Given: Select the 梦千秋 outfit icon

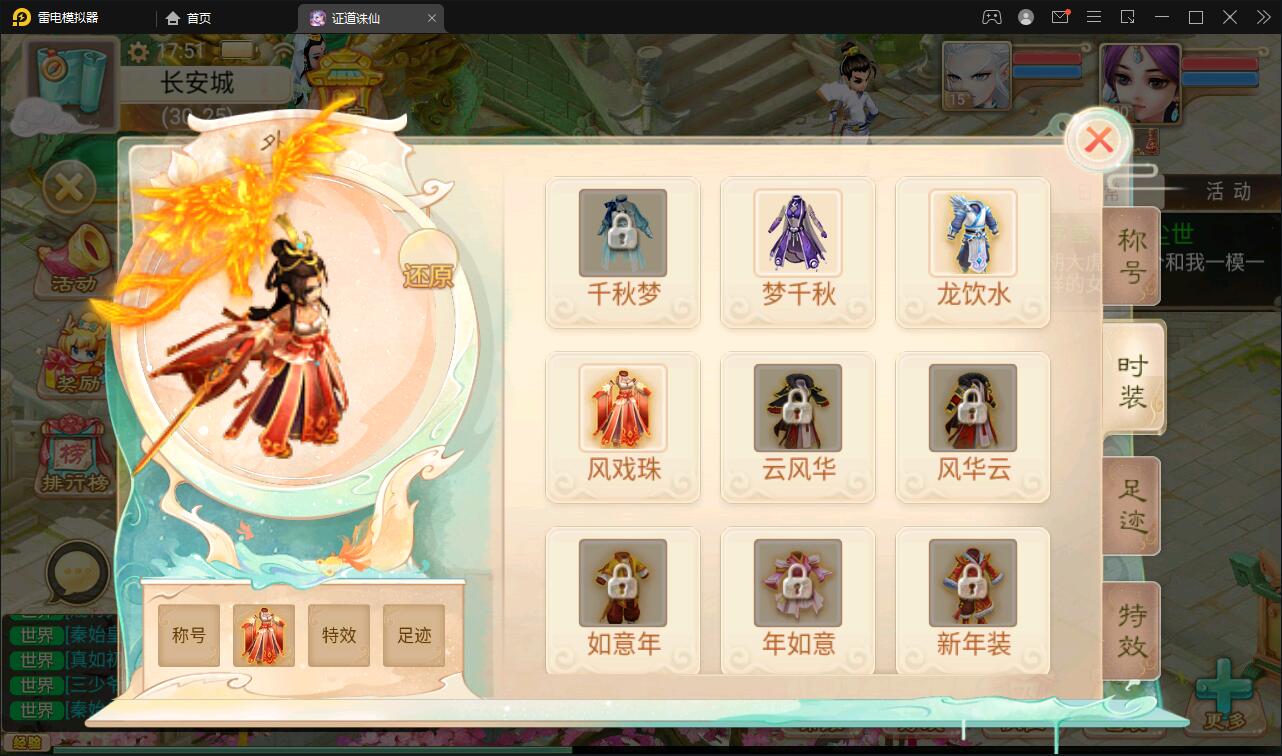Looking at the screenshot, I should click(x=797, y=232).
